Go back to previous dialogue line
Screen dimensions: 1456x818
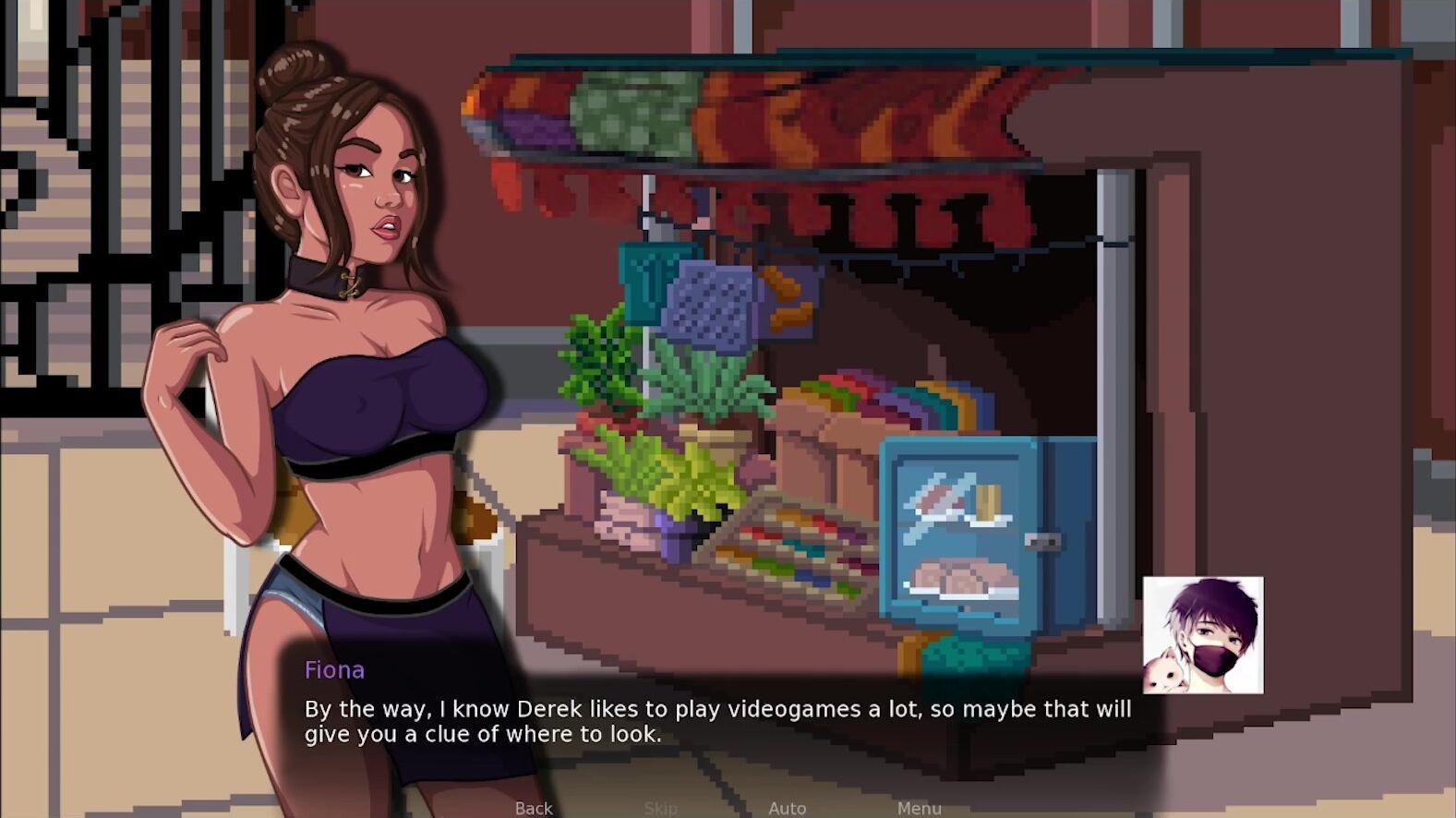tap(534, 808)
